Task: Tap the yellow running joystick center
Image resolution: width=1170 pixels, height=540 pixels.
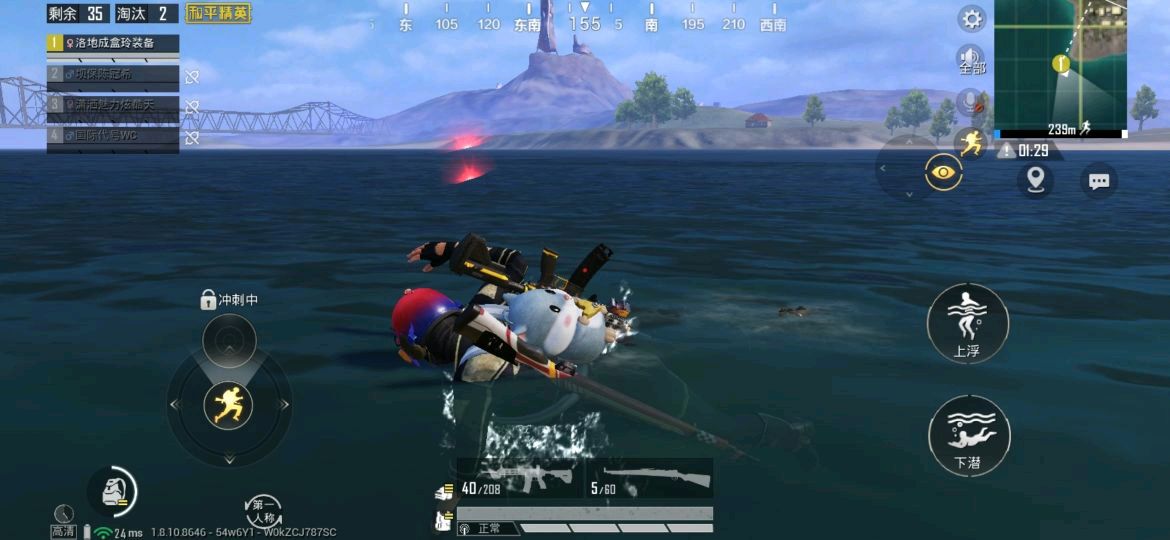Action: tap(229, 405)
